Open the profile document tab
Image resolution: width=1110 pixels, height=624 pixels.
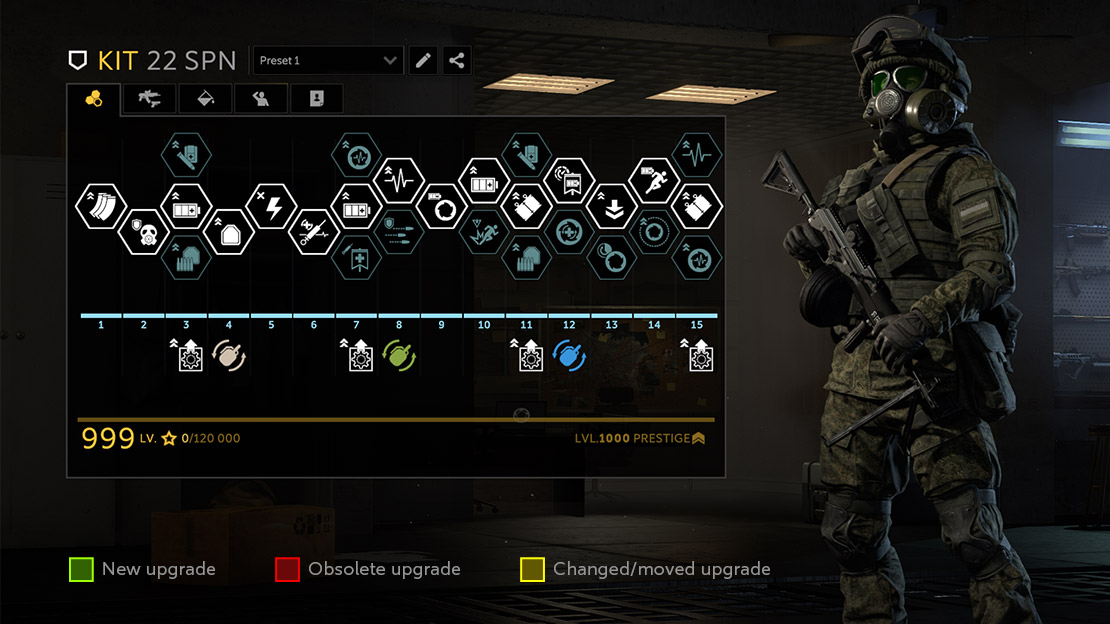[316, 98]
